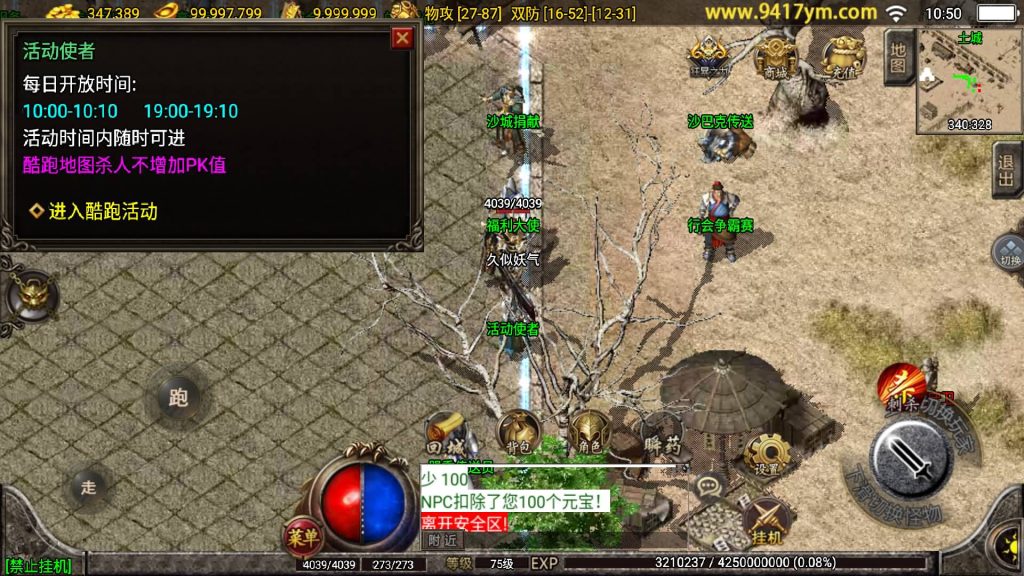Tap the 切换 switch button
This screenshot has width=1024, height=576.
pos(1008,253)
